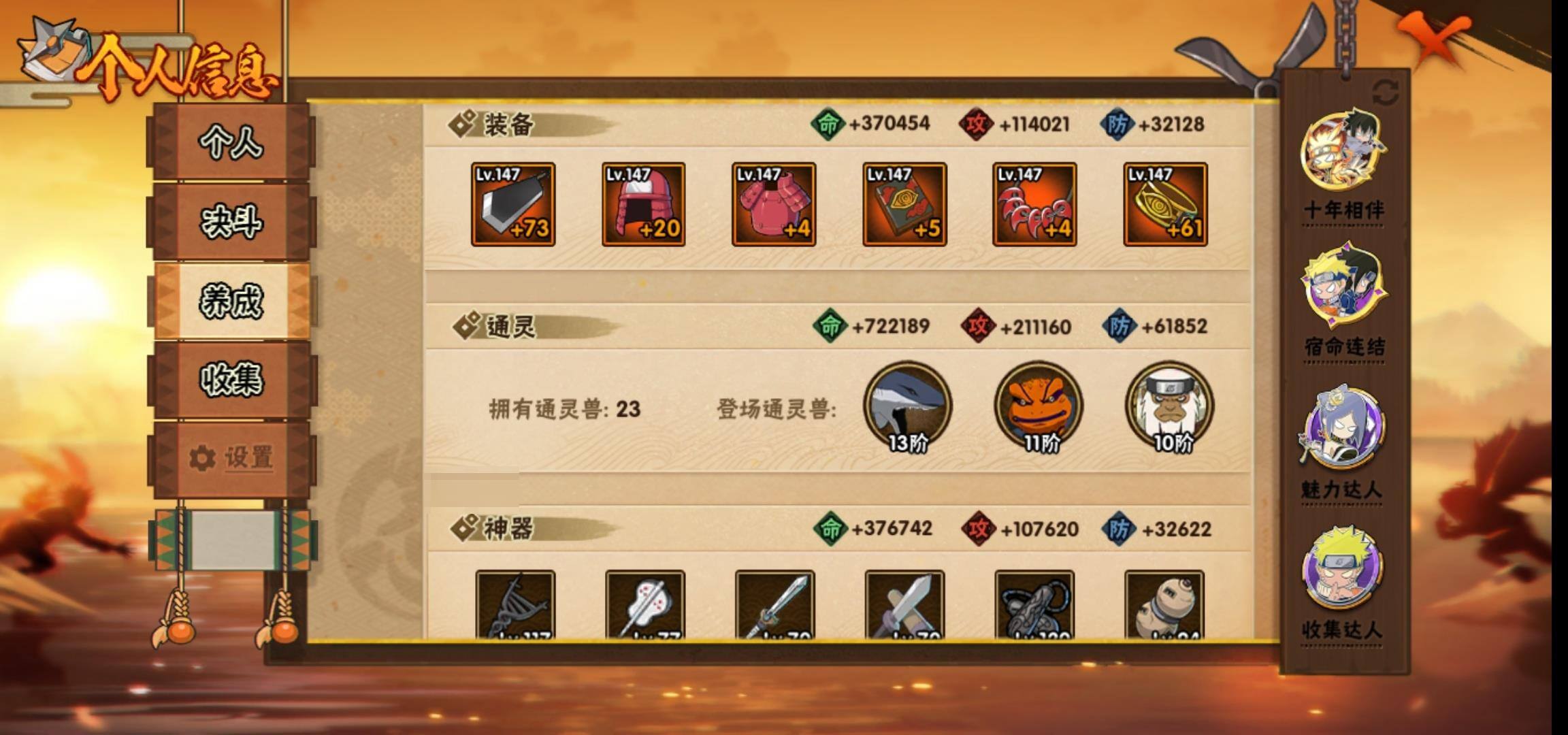1568x735 pixels.
Task: Open the 设置 settings tab
Action: click(231, 458)
